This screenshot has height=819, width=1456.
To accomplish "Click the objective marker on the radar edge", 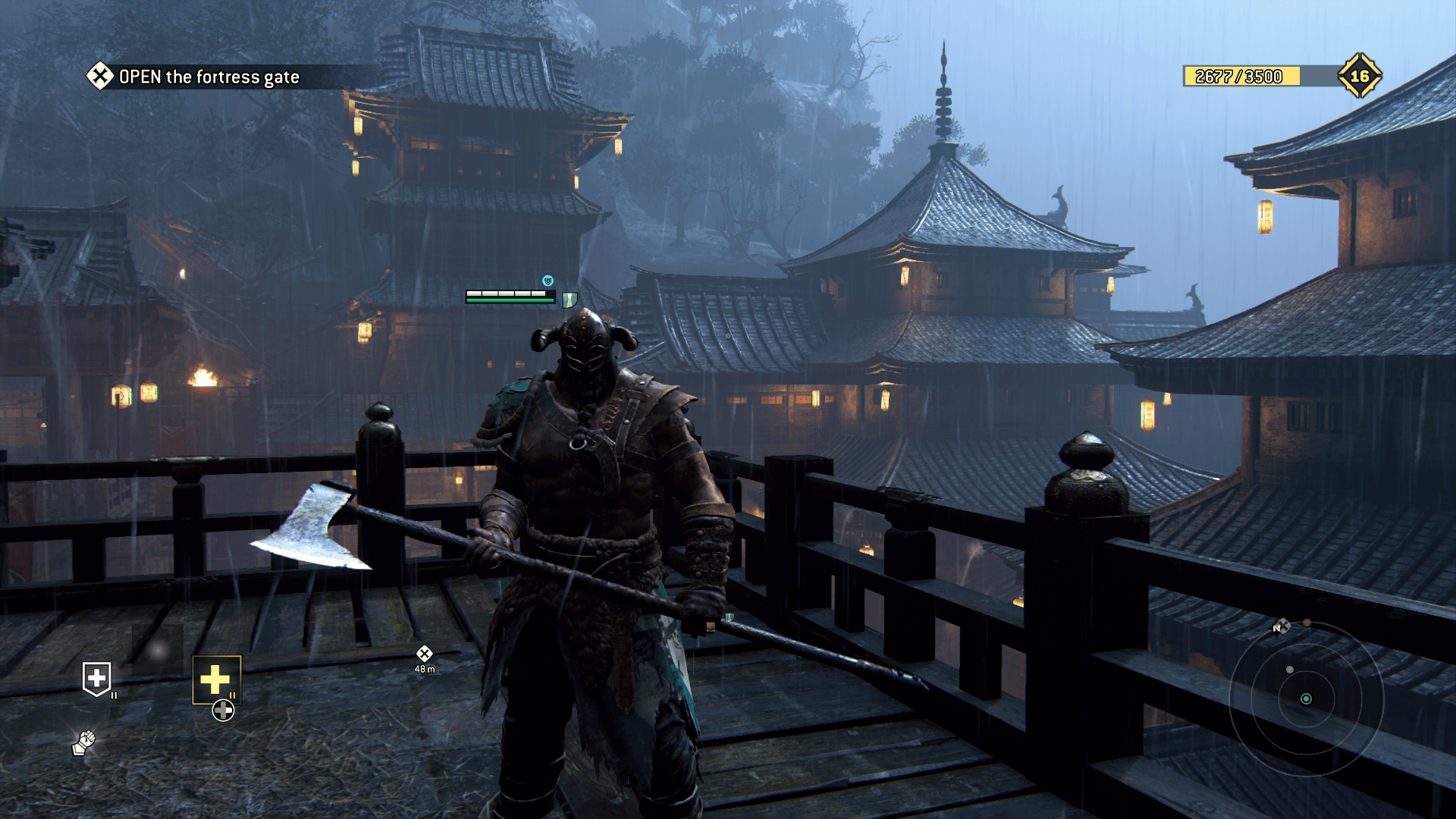I will click(x=1280, y=627).
